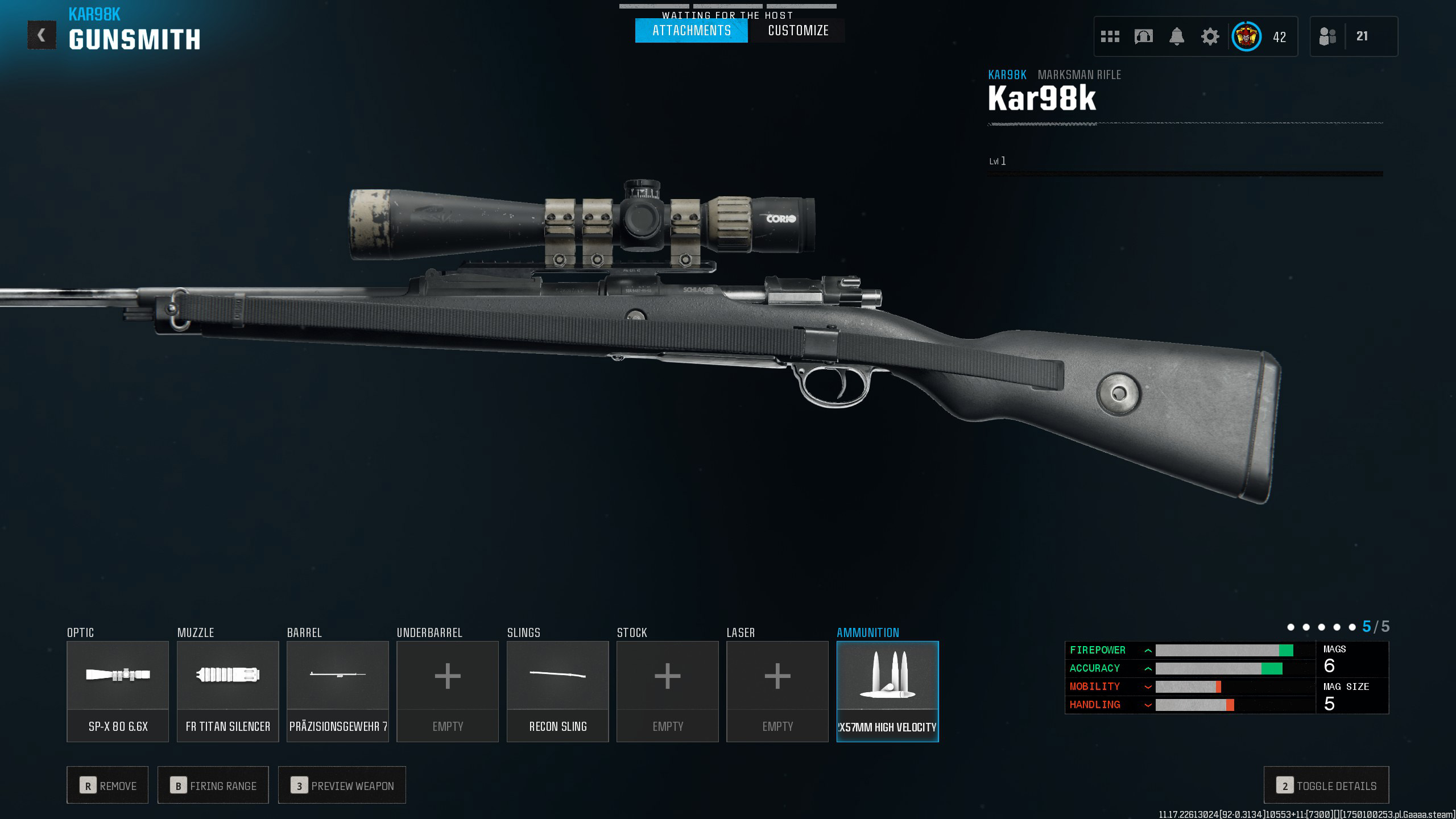Open the Präzisionsgewehr barrel slot

338,691
